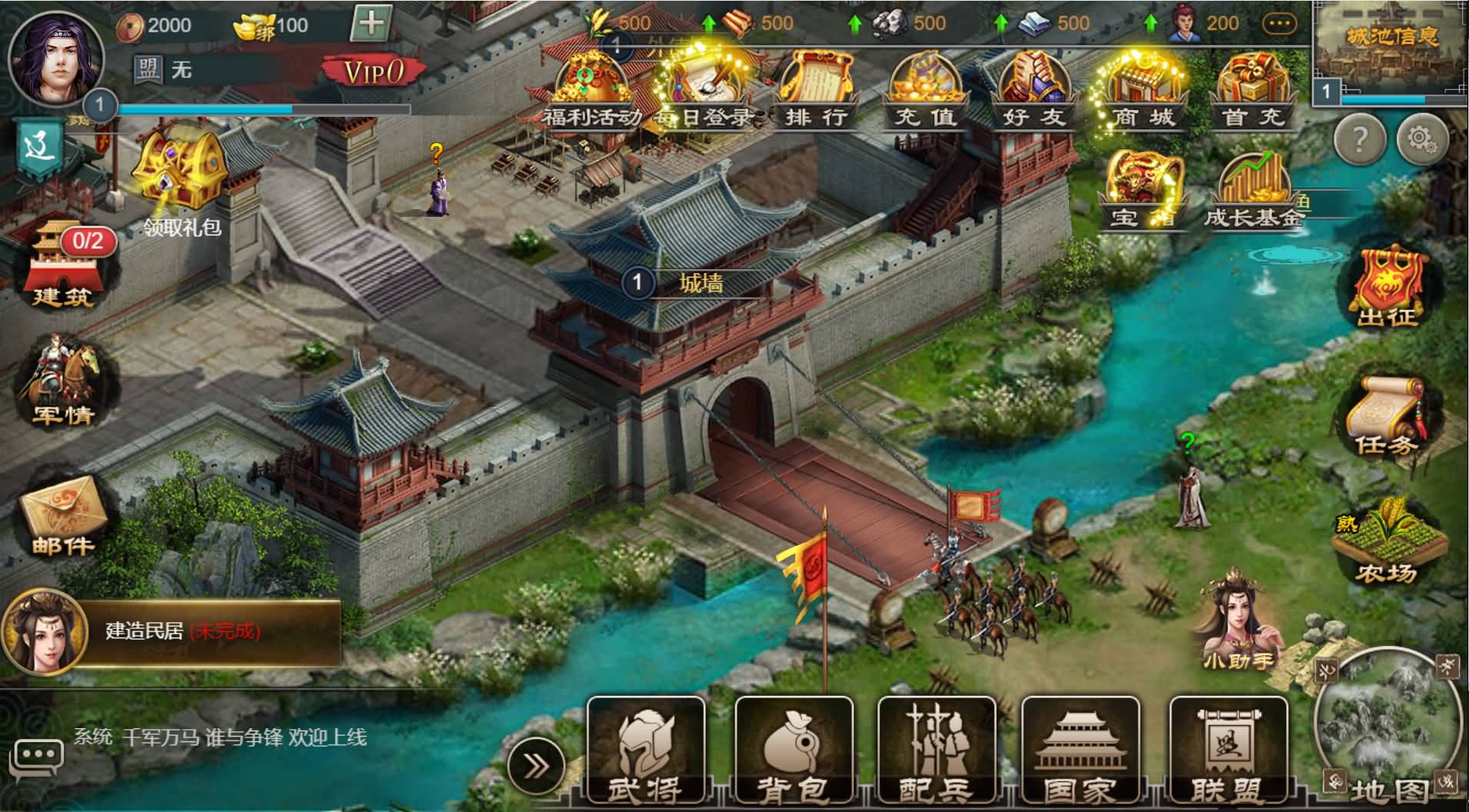Click the question mark help button
Viewport: 1469px width, 812px height.
click(1360, 139)
